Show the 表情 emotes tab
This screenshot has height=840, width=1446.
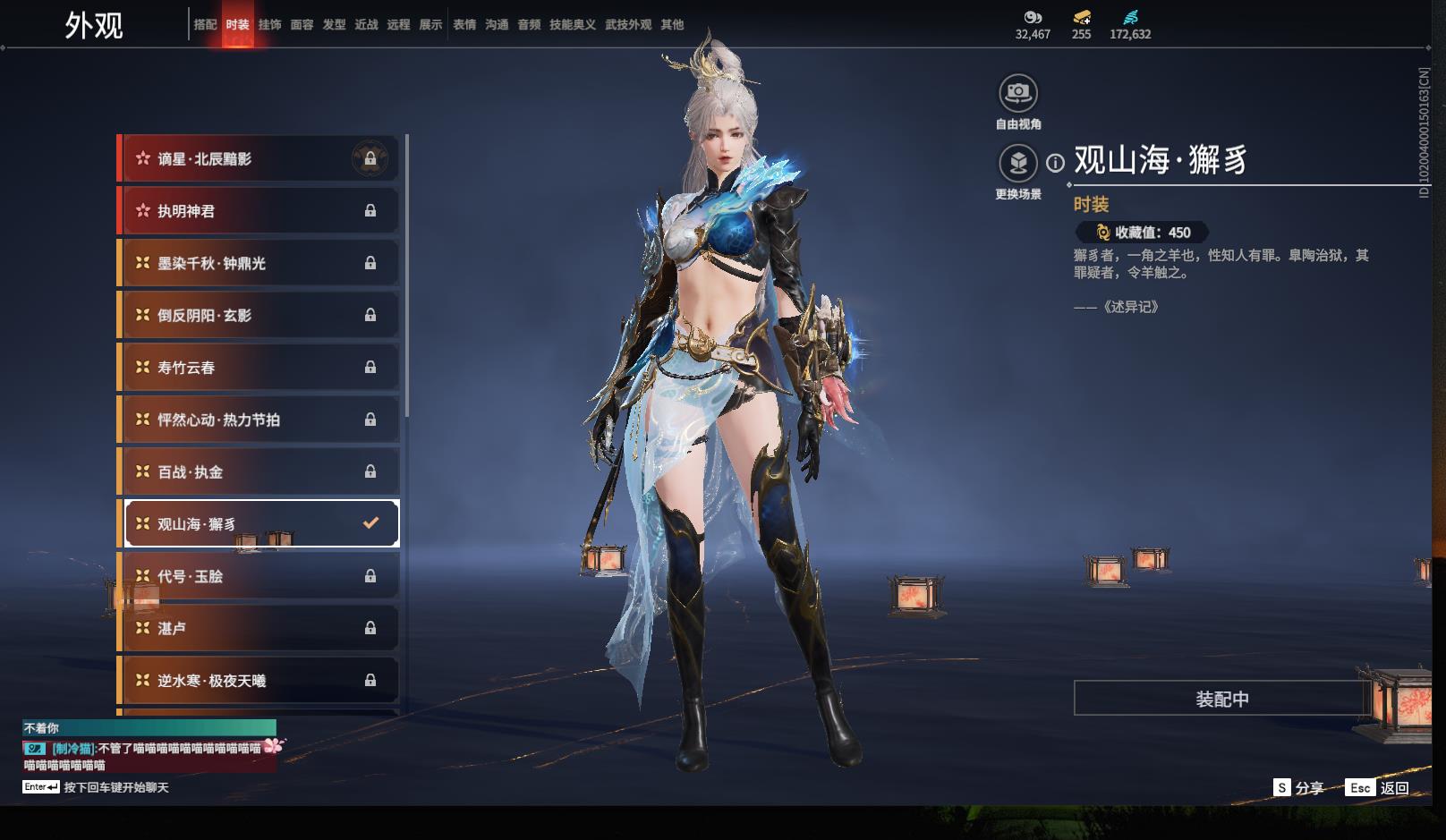point(464,25)
